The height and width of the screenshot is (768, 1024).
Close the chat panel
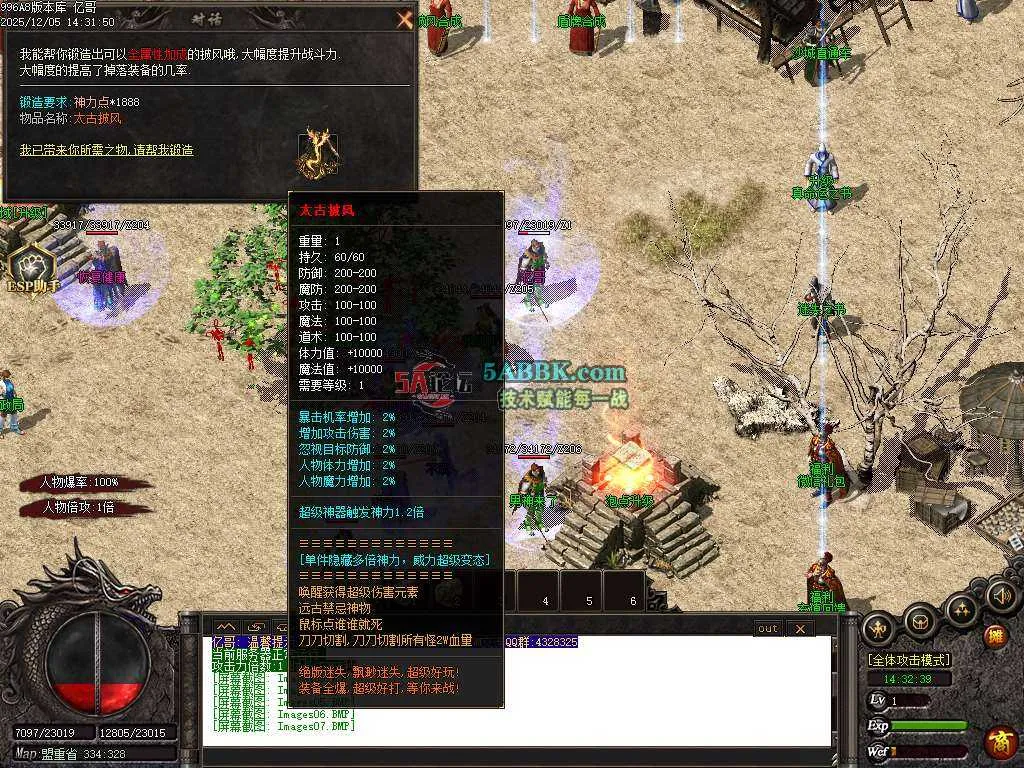[800, 628]
